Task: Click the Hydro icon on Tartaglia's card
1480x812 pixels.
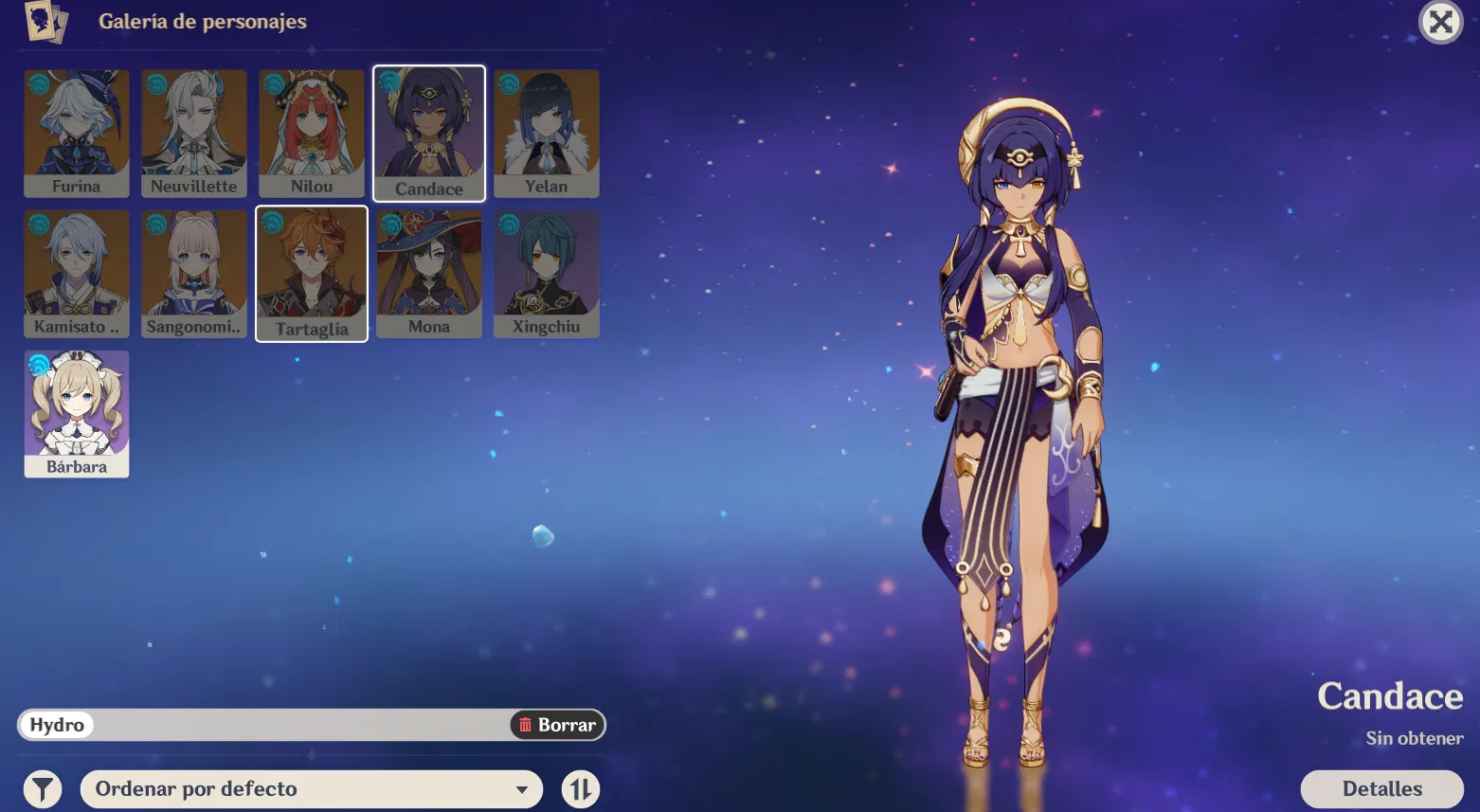Action: coord(272,224)
